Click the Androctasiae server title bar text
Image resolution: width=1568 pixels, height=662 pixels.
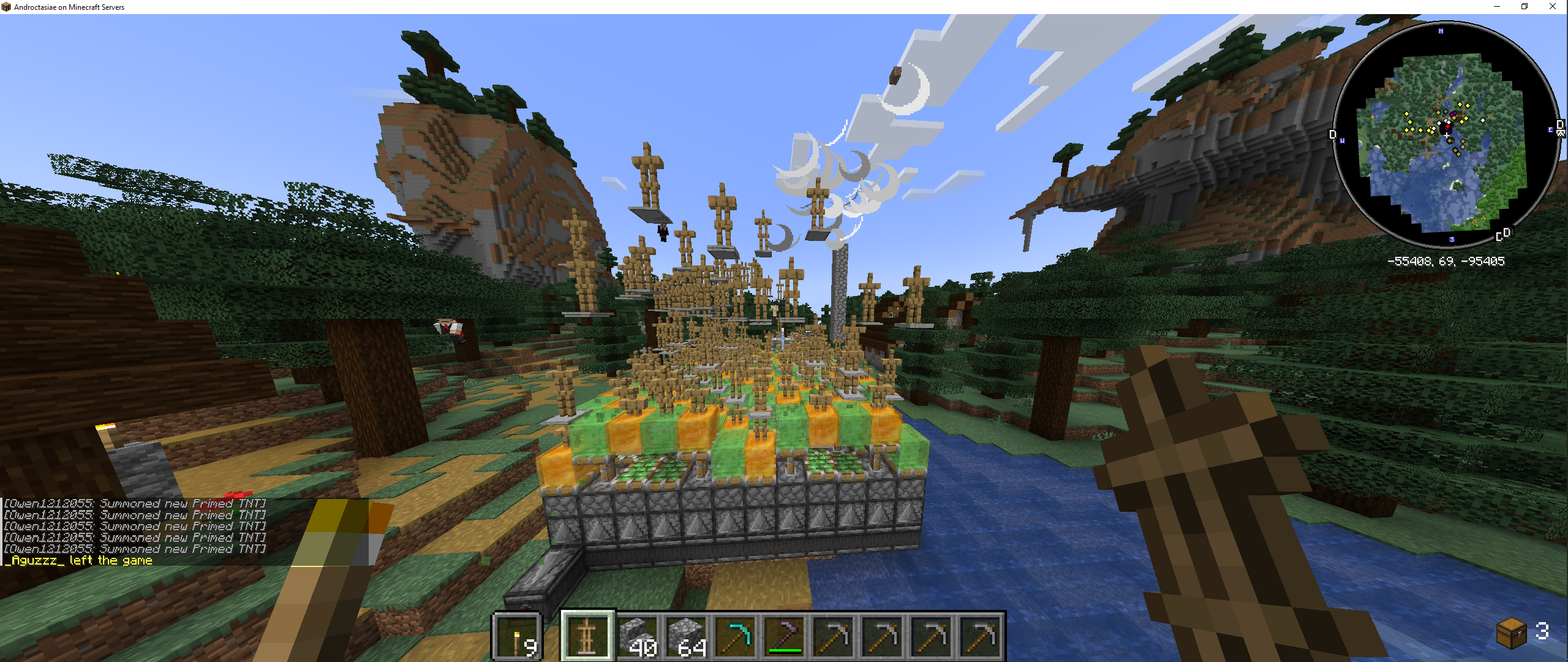(x=69, y=7)
